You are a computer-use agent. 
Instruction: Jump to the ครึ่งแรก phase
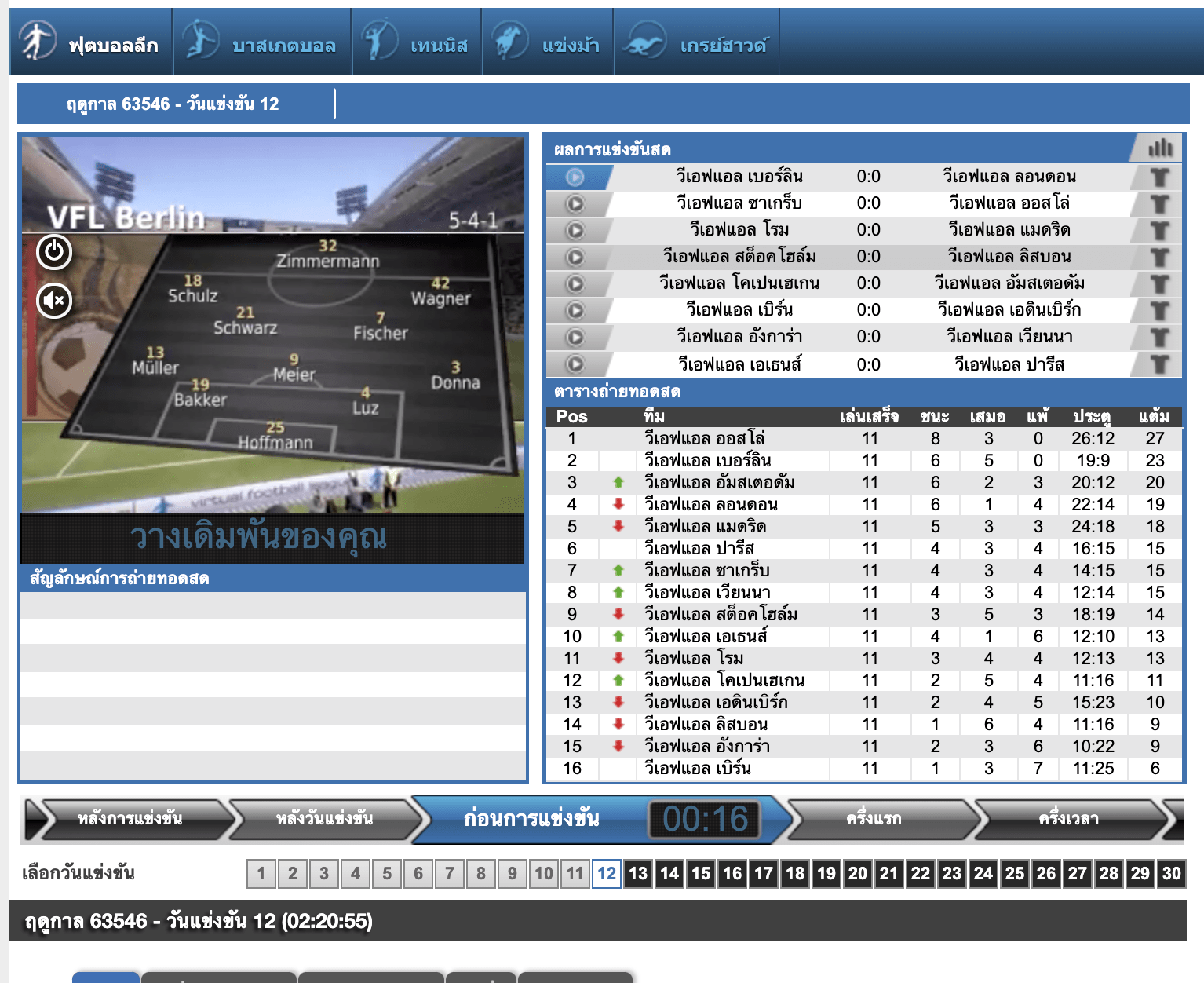[874, 819]
